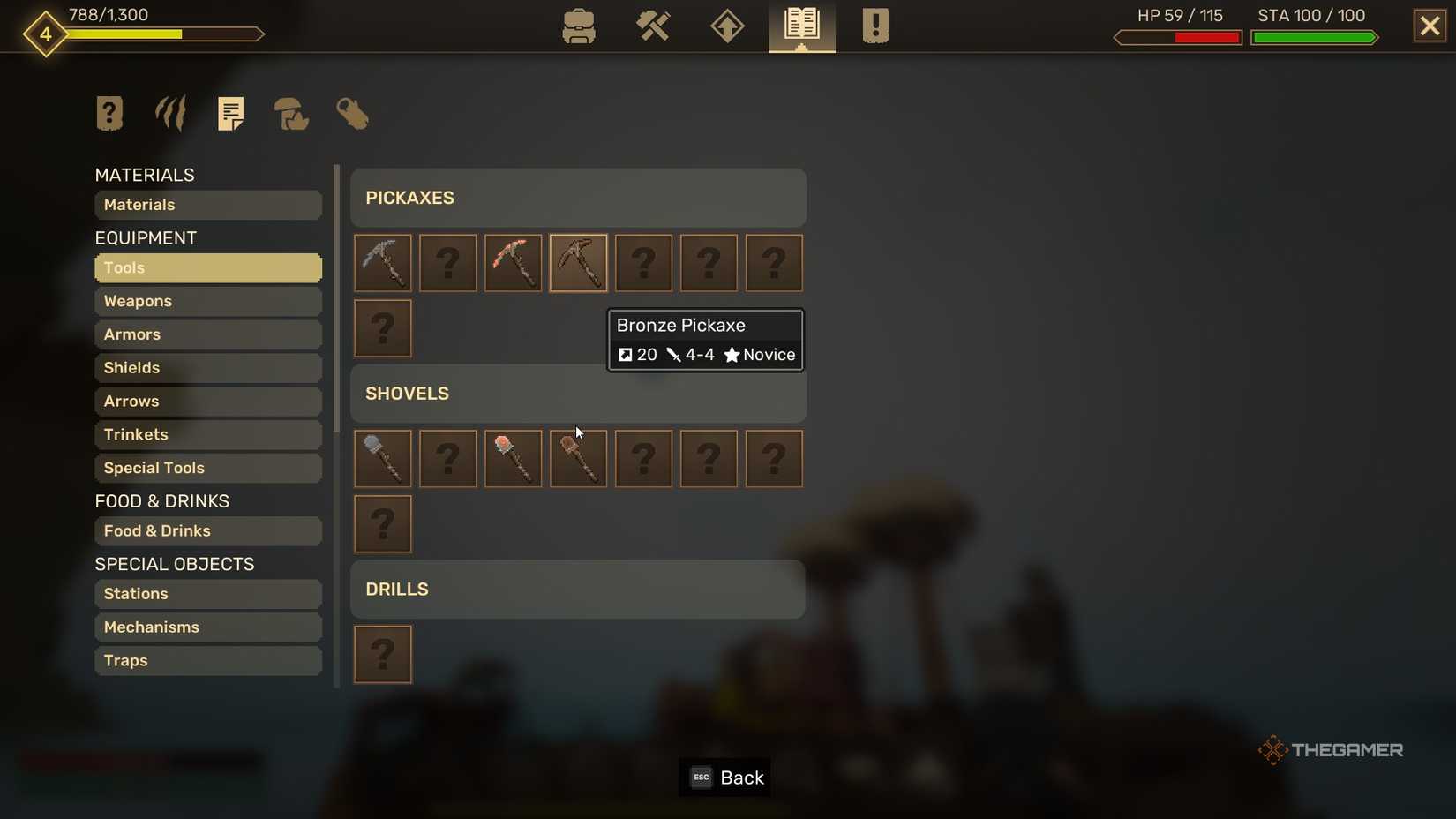Switch to the Weapons category
1456x819 pixels.
point(207,301)
